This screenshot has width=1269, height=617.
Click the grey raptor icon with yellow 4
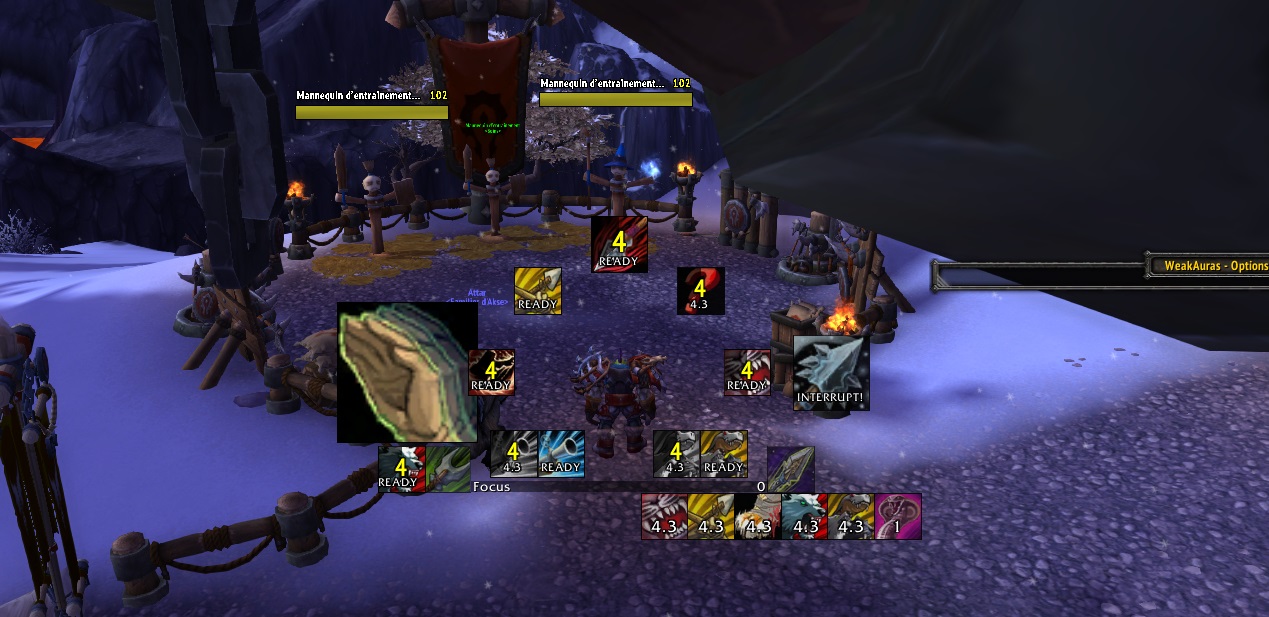pos(676,454)
